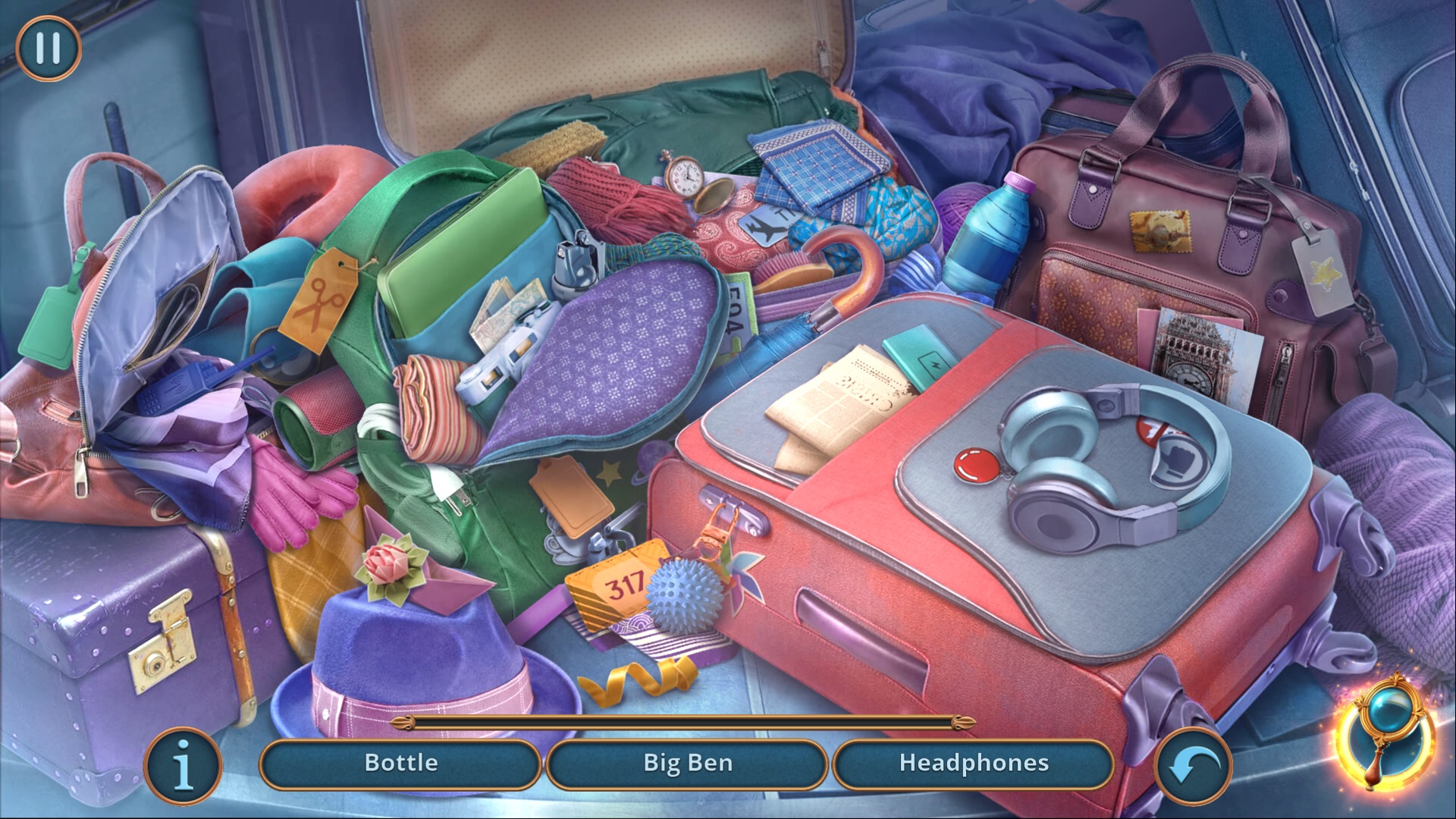
Task: Pause the game
Action: click(48, 48)
